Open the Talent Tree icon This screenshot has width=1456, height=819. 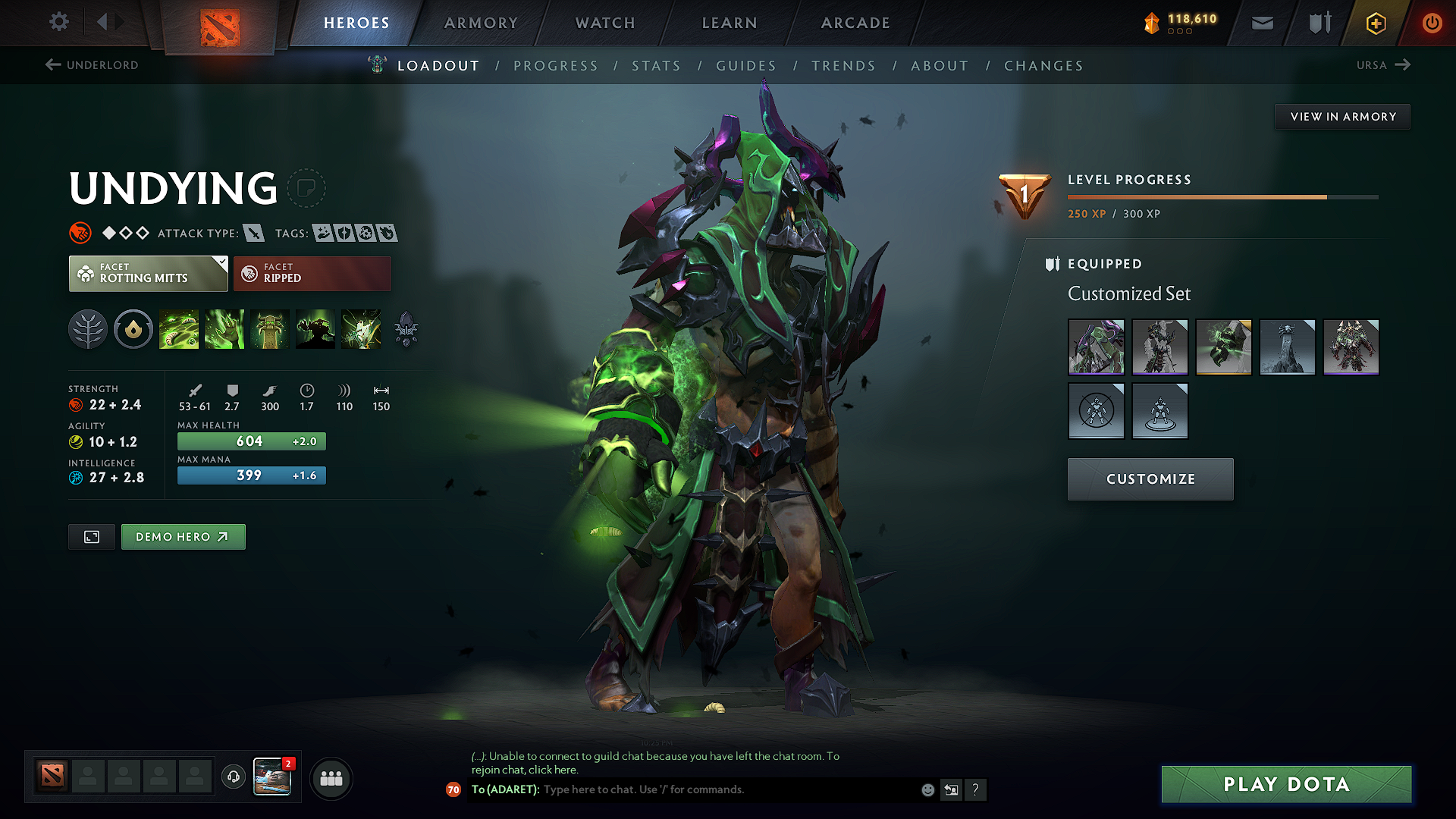pos(88,329)
